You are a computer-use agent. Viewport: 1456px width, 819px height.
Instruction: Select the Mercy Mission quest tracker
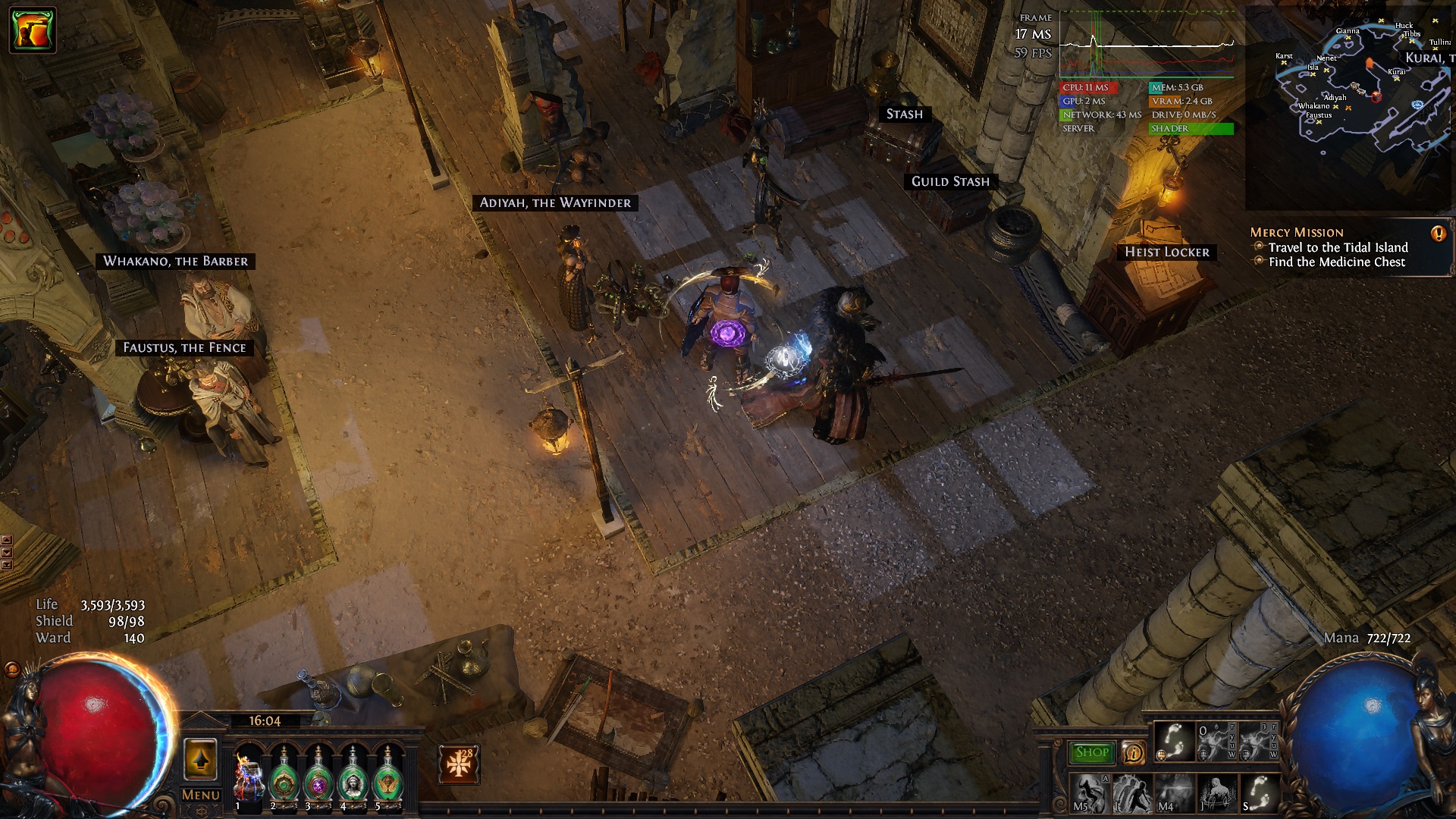click(x=1297, y=233)
